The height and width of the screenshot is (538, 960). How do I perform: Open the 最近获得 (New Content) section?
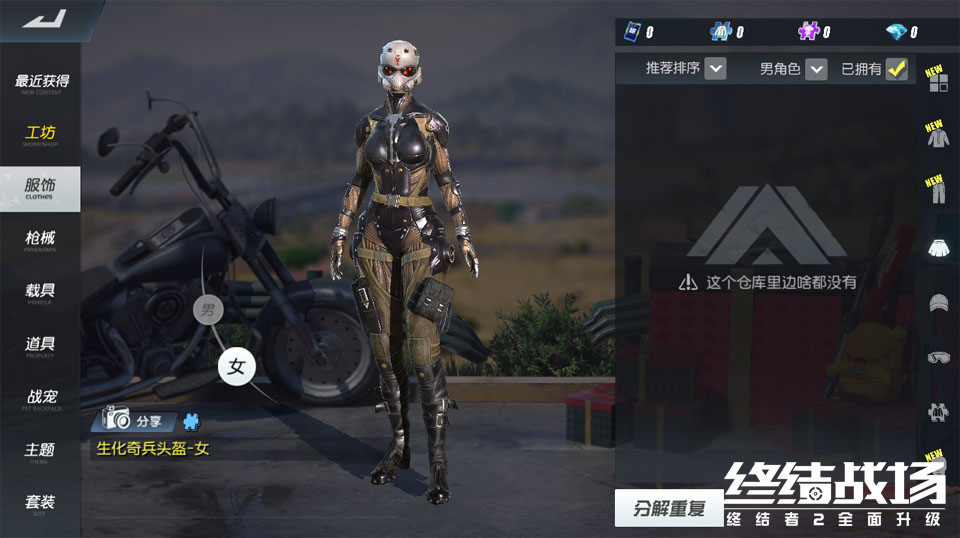click(x=41, y=83)
